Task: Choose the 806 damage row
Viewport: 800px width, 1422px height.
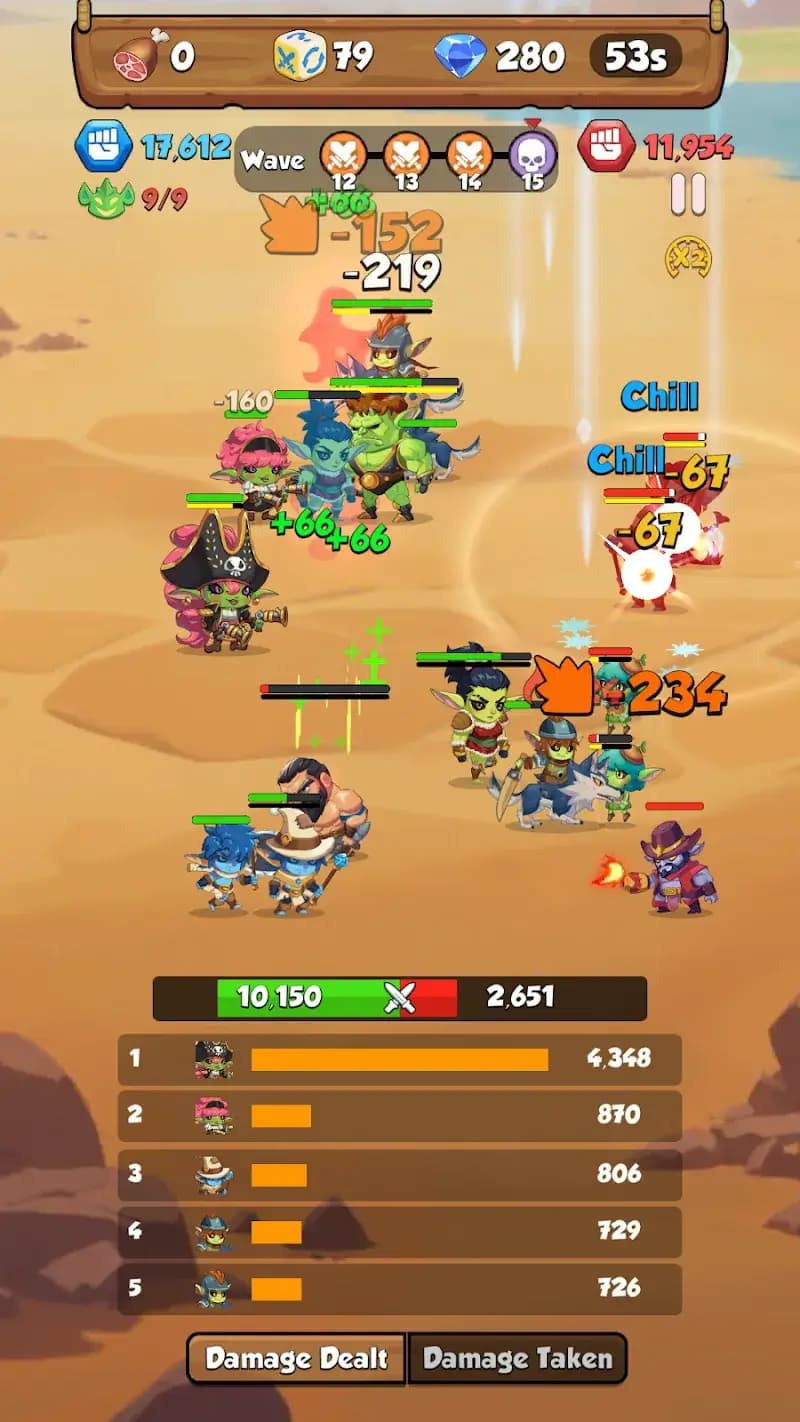Action: click(x=399, y=1174)
